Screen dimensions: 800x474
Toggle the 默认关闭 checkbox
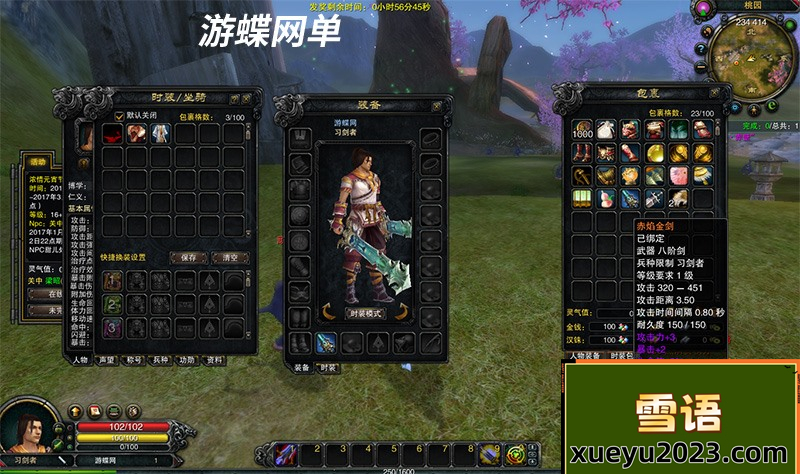(x=119, y=116)
